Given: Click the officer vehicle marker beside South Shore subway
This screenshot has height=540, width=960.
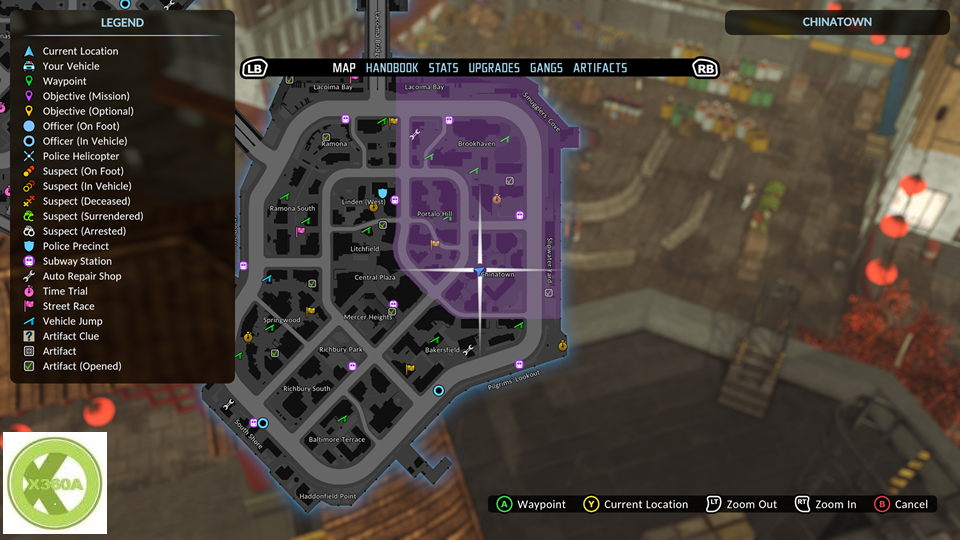Looking at the screenshot, I should [x=264, y=423].
